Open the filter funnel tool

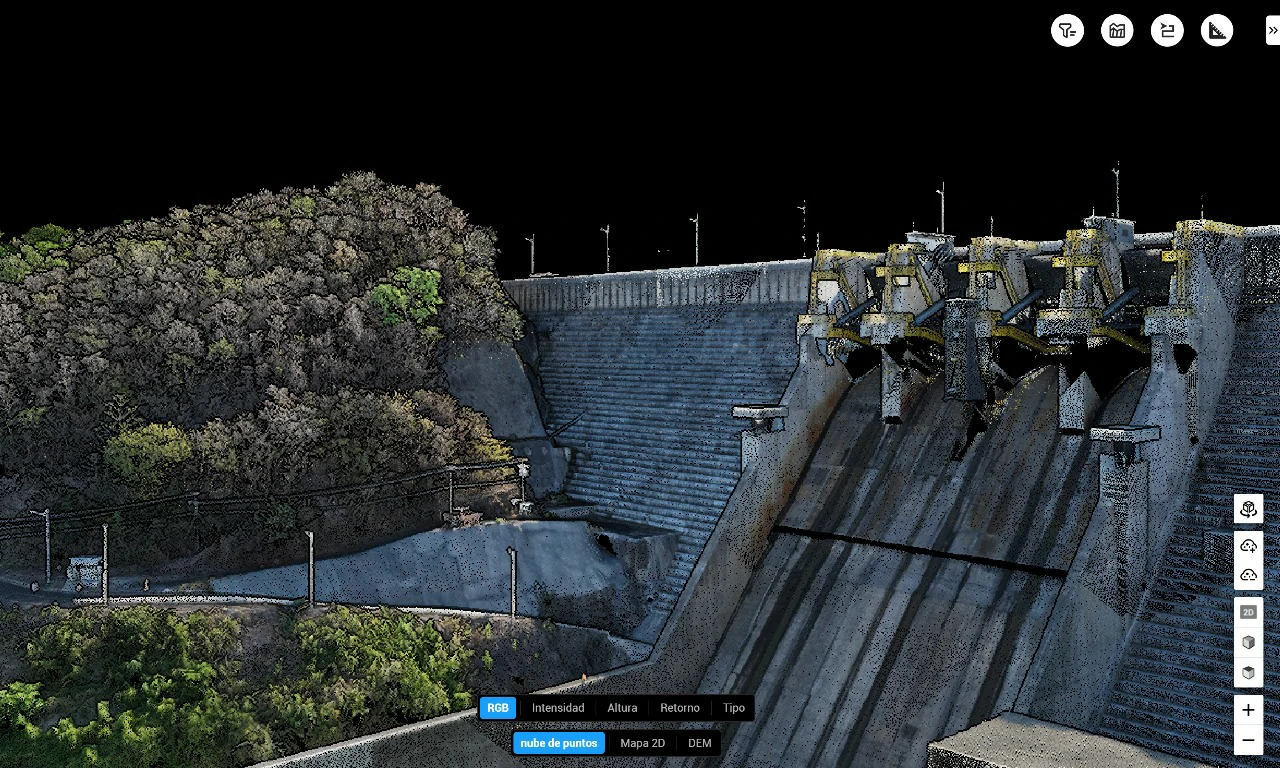[1067, 31]
